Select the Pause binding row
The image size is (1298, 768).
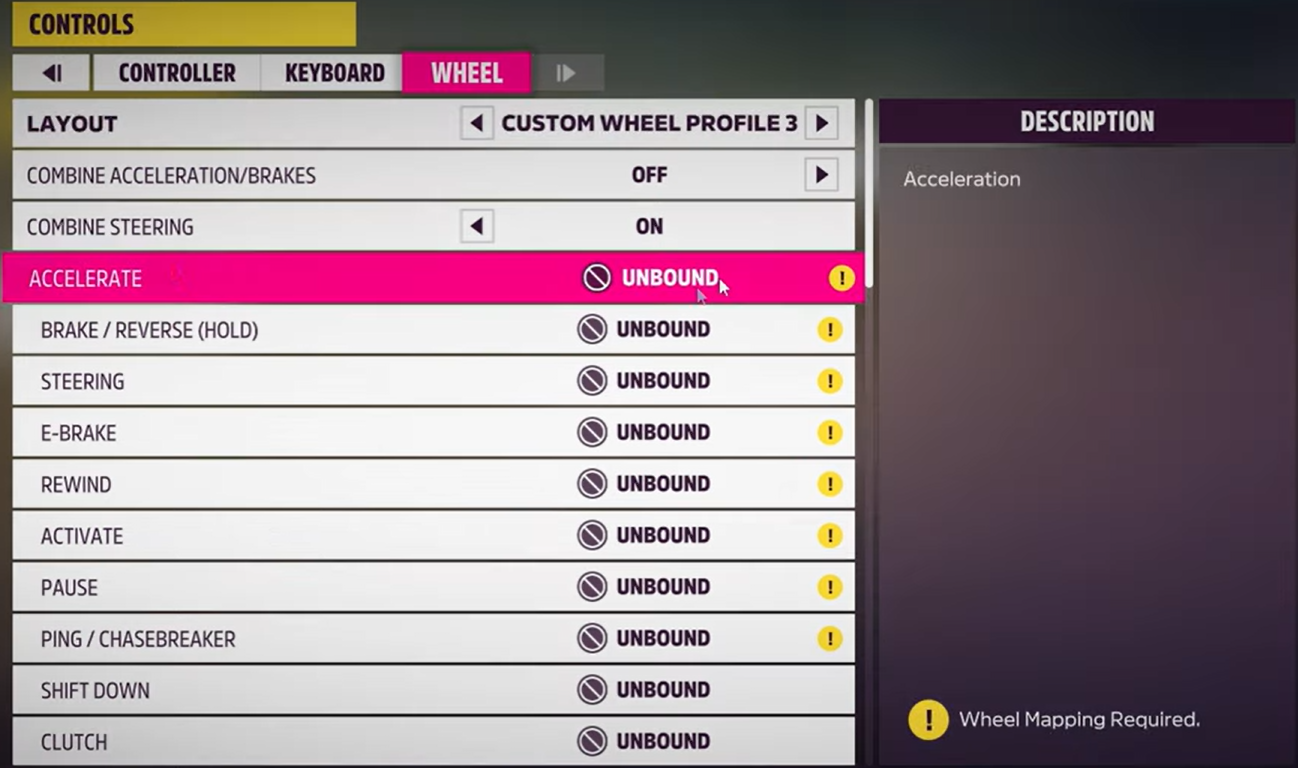pos(430,587)
